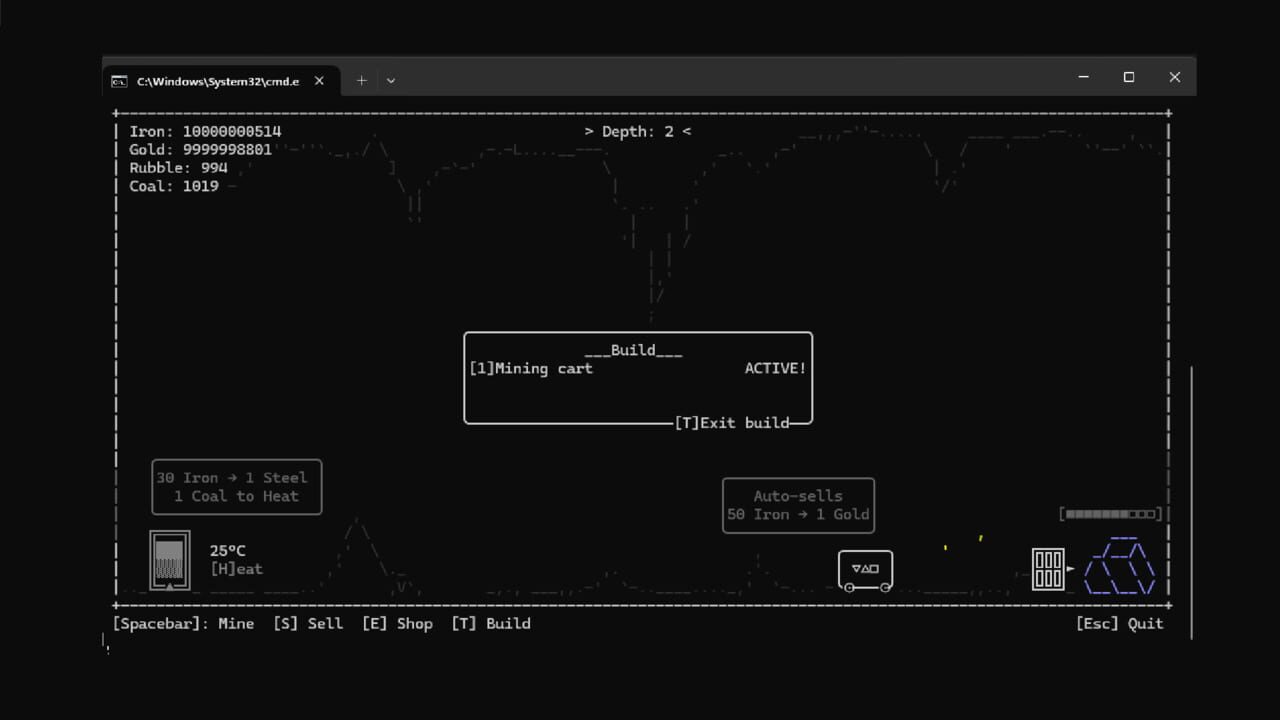
Task: Click [Esc] Quit to exit the game
Action: tap(1119, 623)
